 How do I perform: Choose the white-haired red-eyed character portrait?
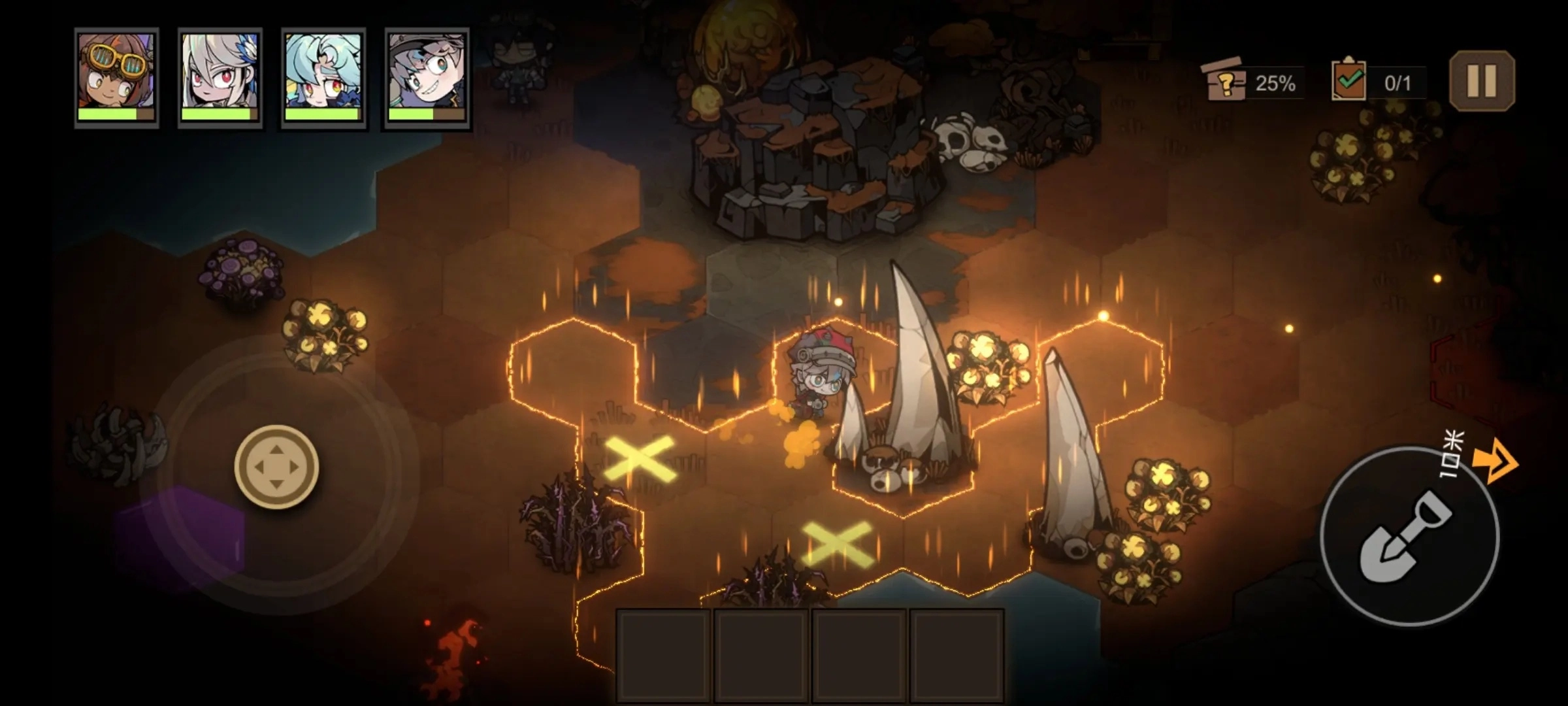pyautogui.click(x=220, y=77)
